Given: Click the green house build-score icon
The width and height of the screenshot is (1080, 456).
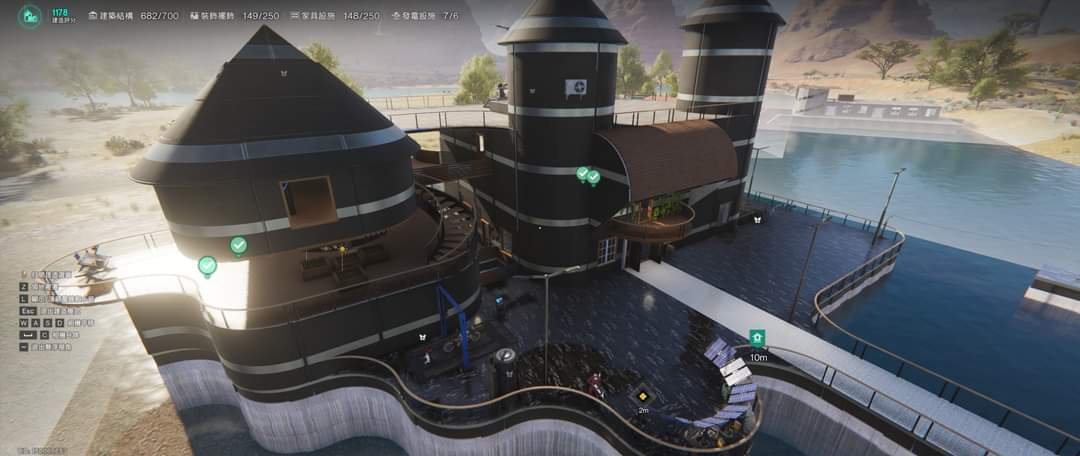Looking at the screenshot, I should [32, 16].
